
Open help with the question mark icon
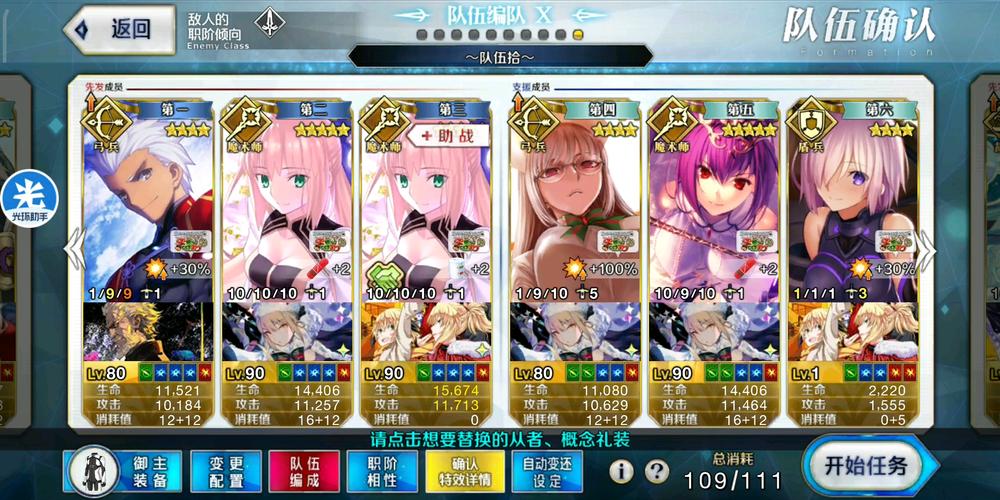[656, 470]
